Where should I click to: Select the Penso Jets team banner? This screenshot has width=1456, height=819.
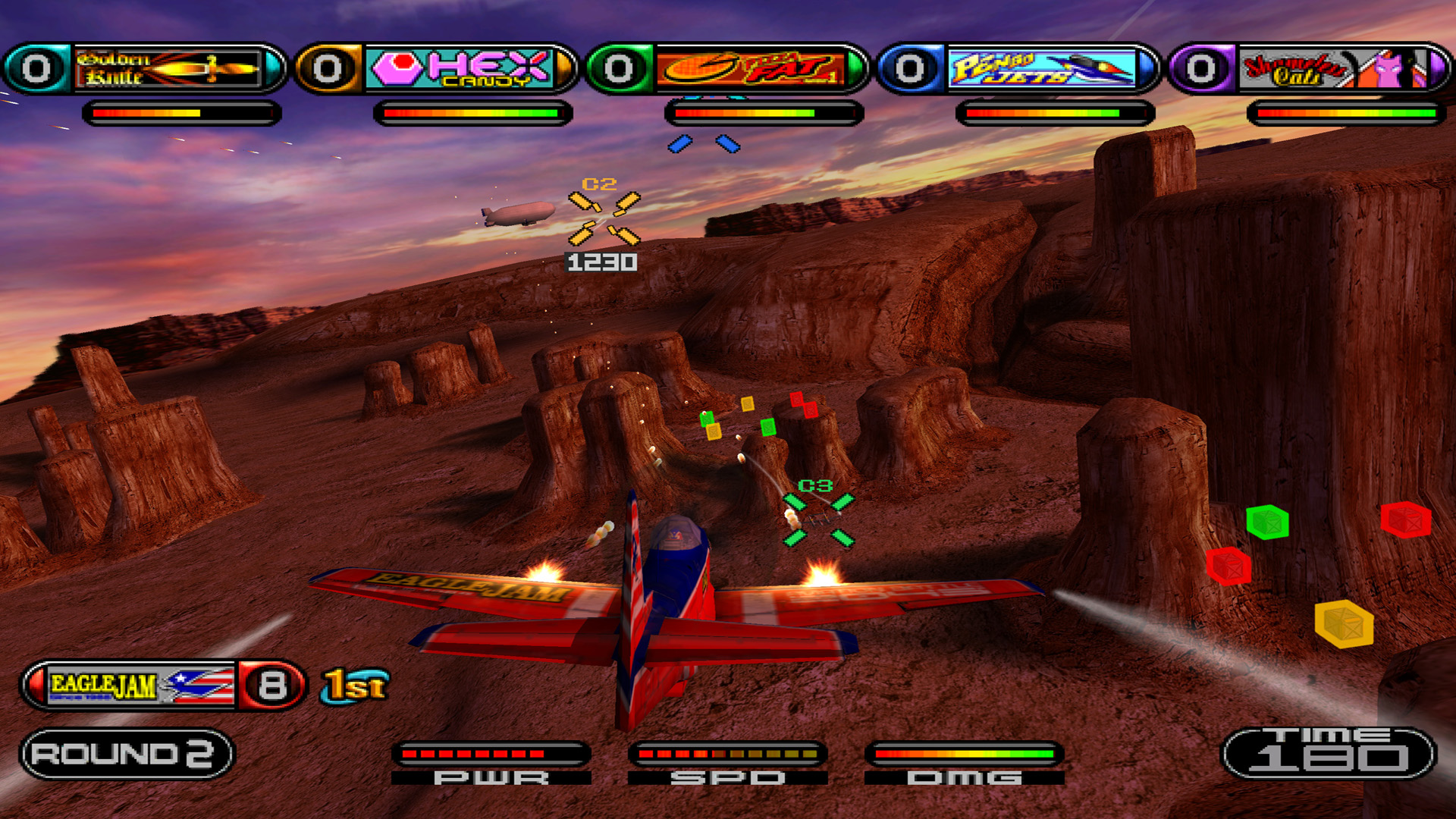click(x=1042, y=69)
